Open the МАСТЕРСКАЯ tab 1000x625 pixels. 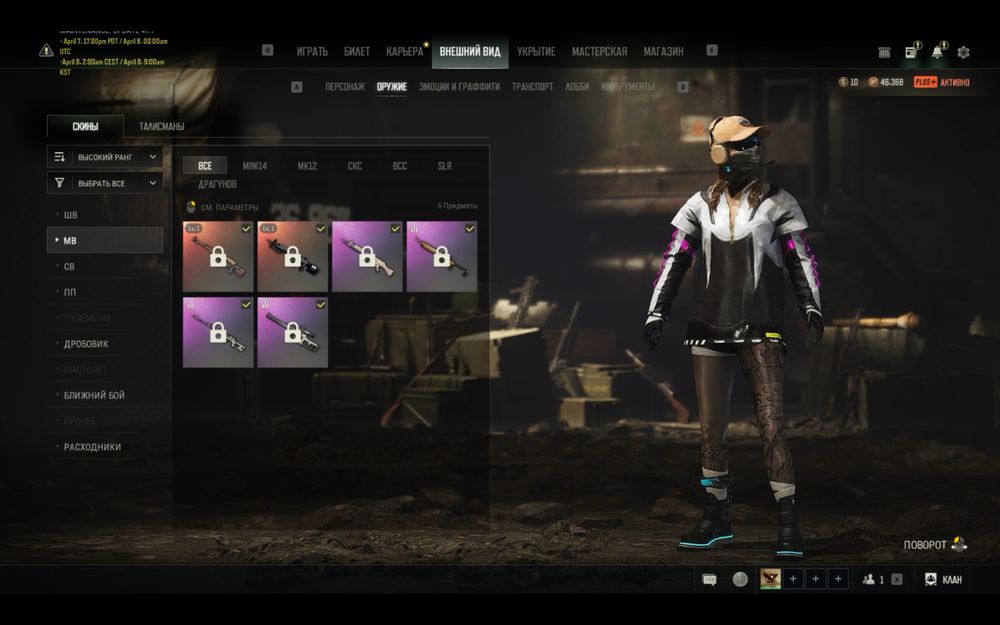pos(599,52)
